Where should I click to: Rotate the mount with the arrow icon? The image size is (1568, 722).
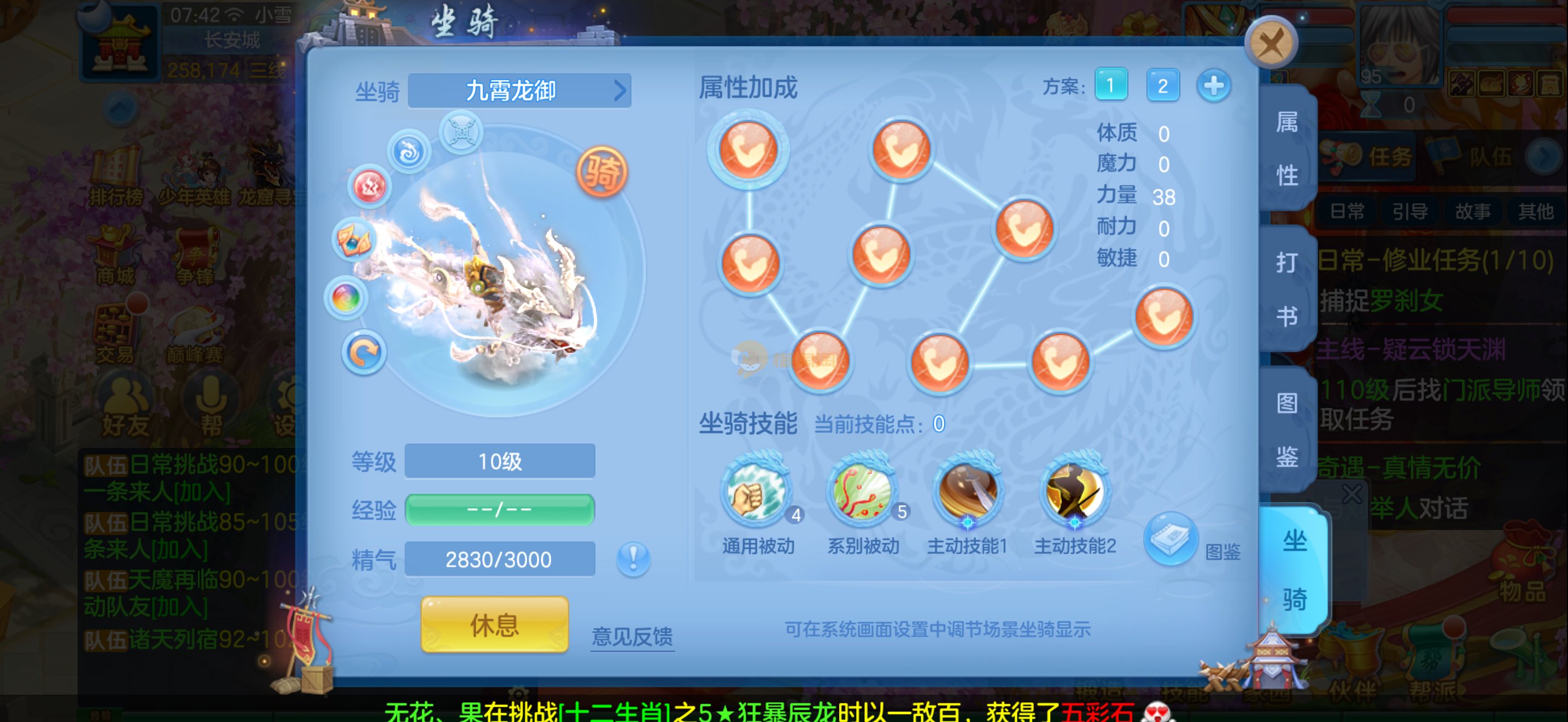click(364, 353)
